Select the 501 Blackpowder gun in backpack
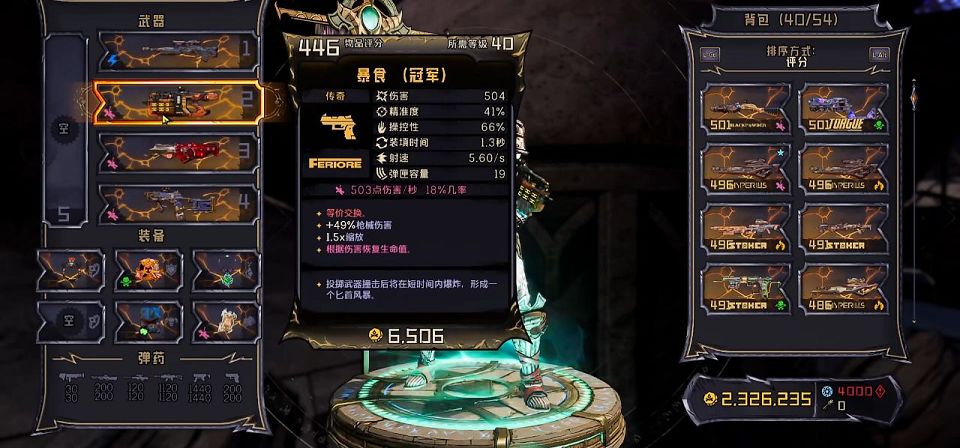The height and width of the screenshot is (448, 960). [744, 109]
